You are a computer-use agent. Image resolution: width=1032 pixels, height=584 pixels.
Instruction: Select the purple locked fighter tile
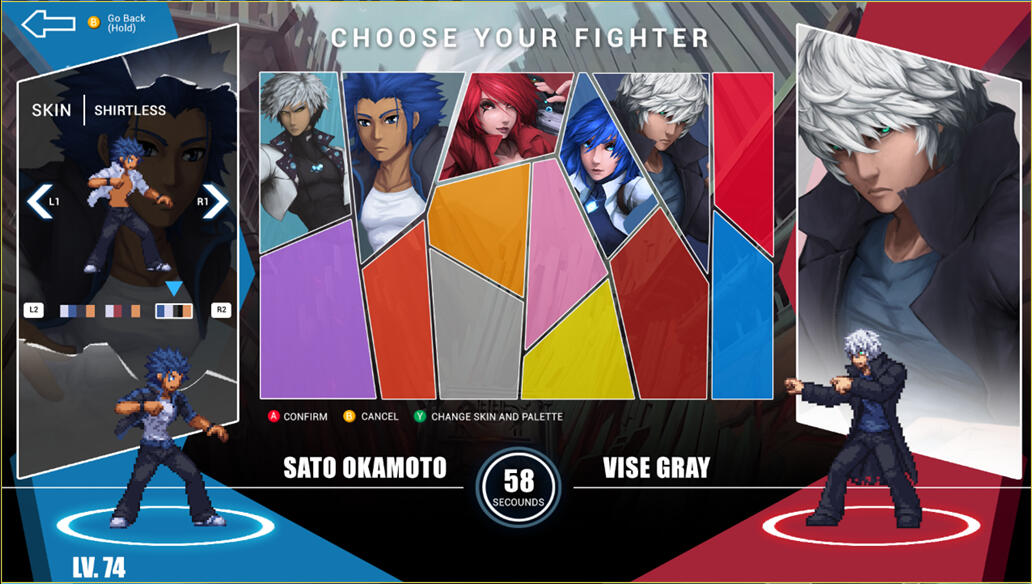(x=305, y=310)
